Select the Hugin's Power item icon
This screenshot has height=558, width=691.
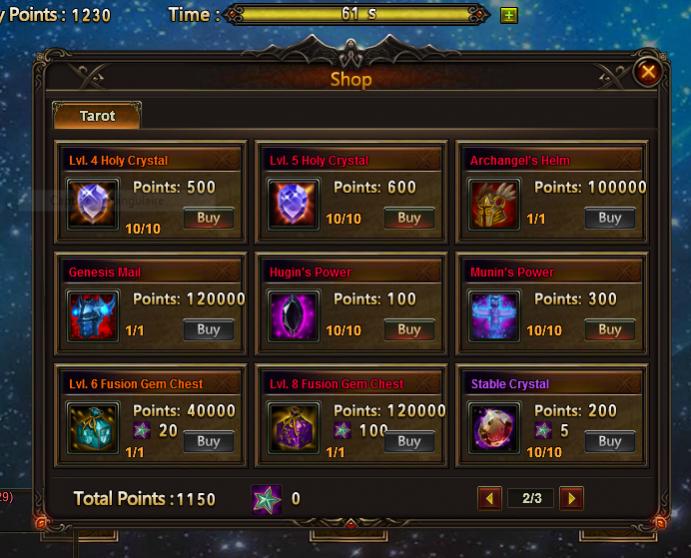coord(294,317)
